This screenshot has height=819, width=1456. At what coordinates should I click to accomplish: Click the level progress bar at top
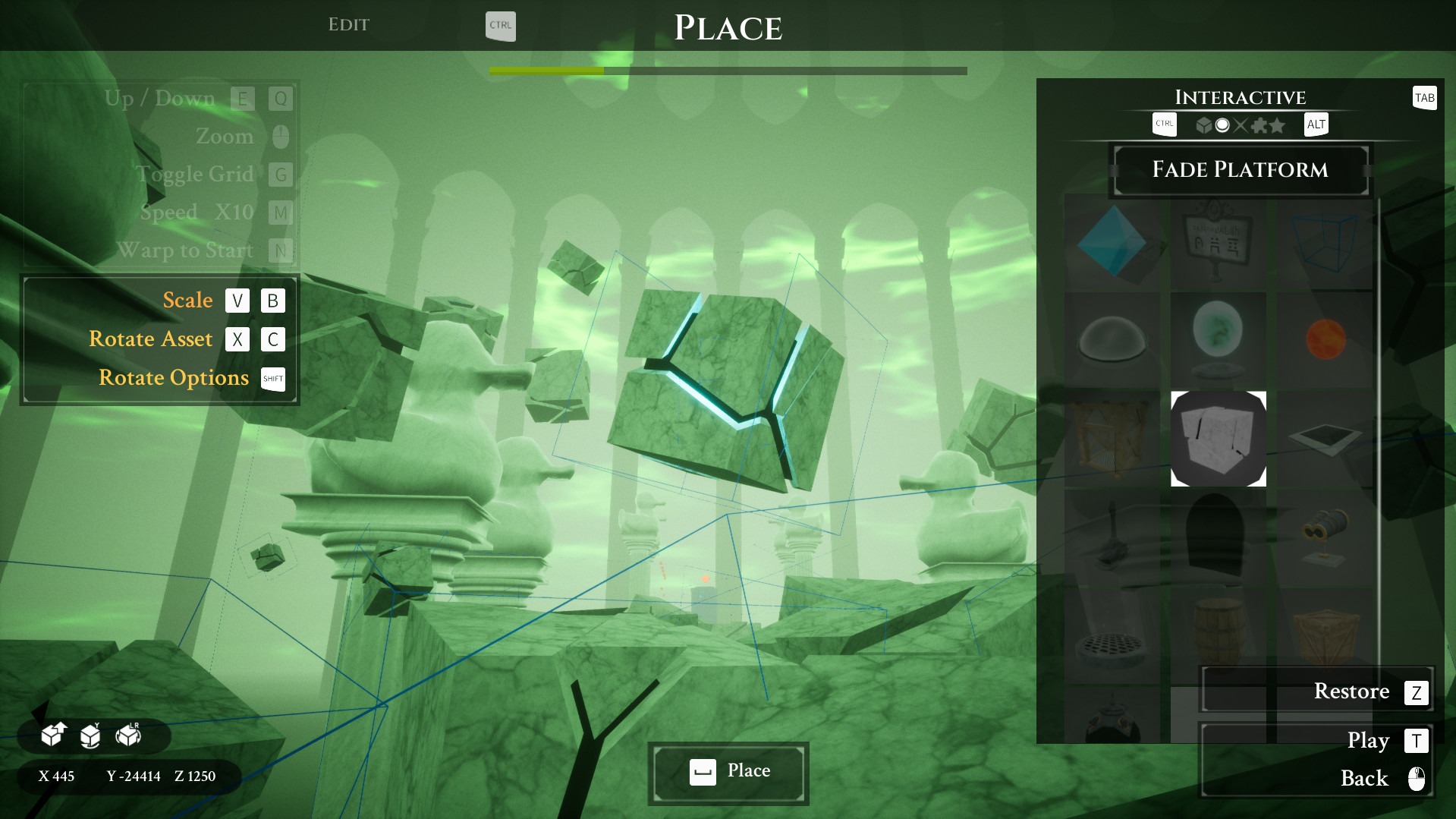click(728, 70)
